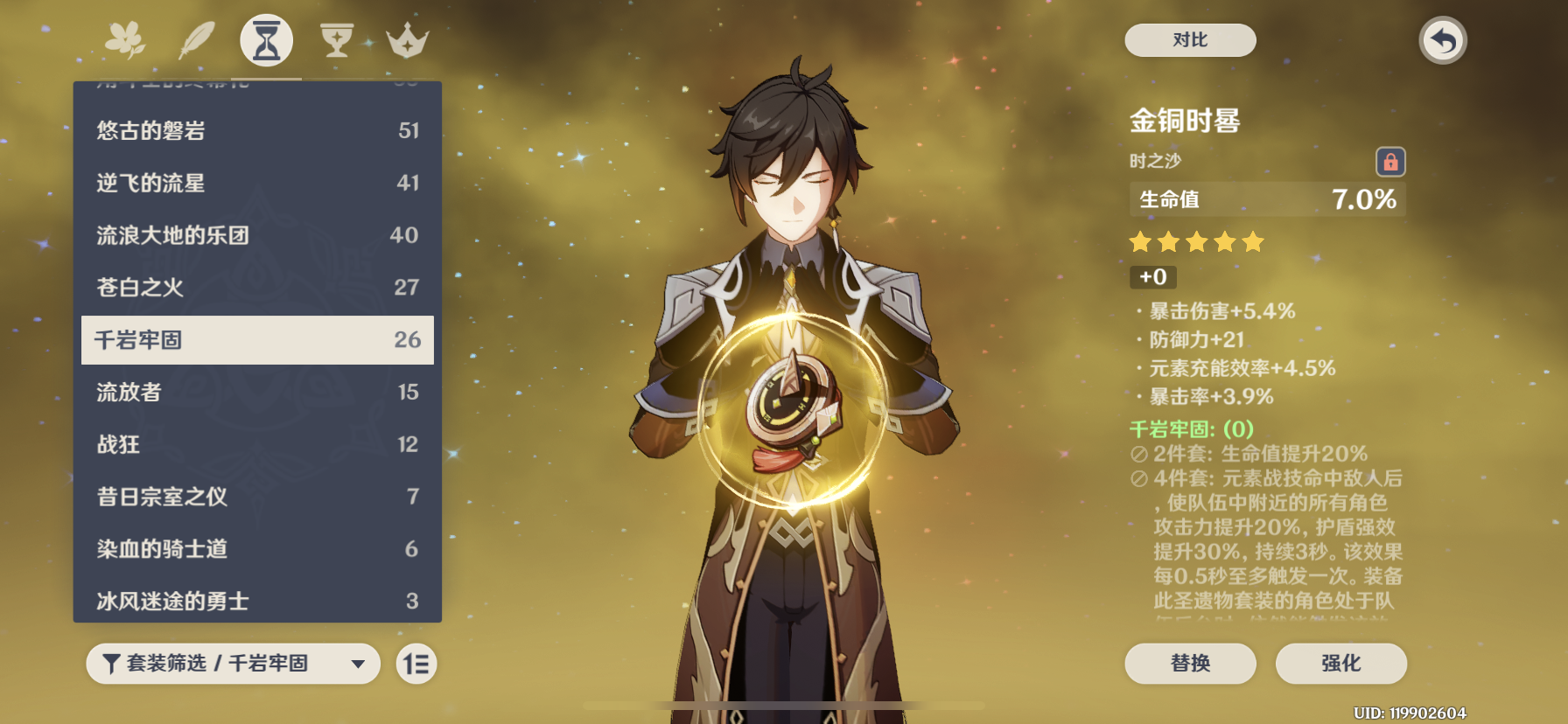Select the 战狂 set entry
The image size is (1568, 724).
tap(257, 444)
